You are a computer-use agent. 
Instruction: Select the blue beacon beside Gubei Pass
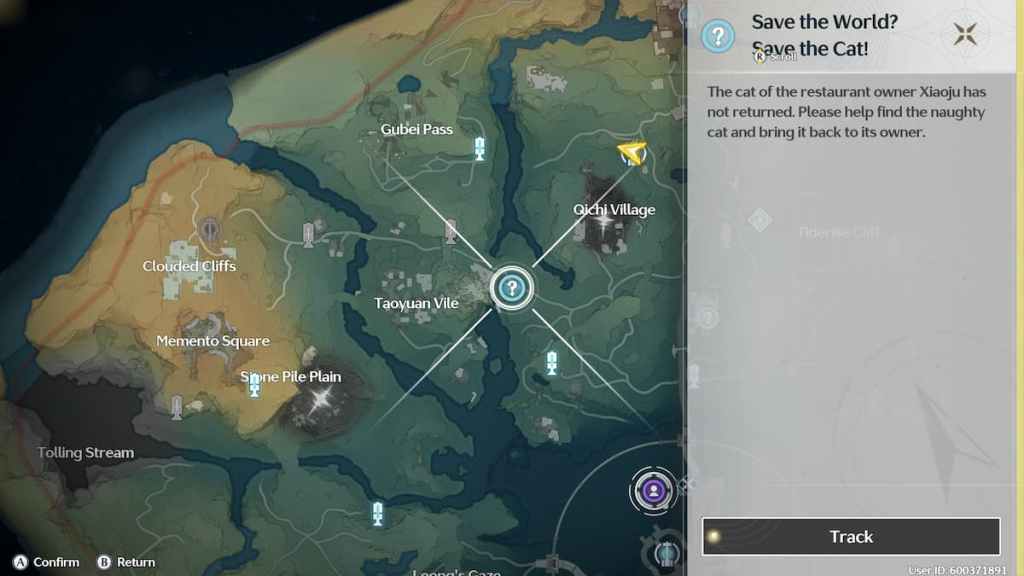[480, 149]
